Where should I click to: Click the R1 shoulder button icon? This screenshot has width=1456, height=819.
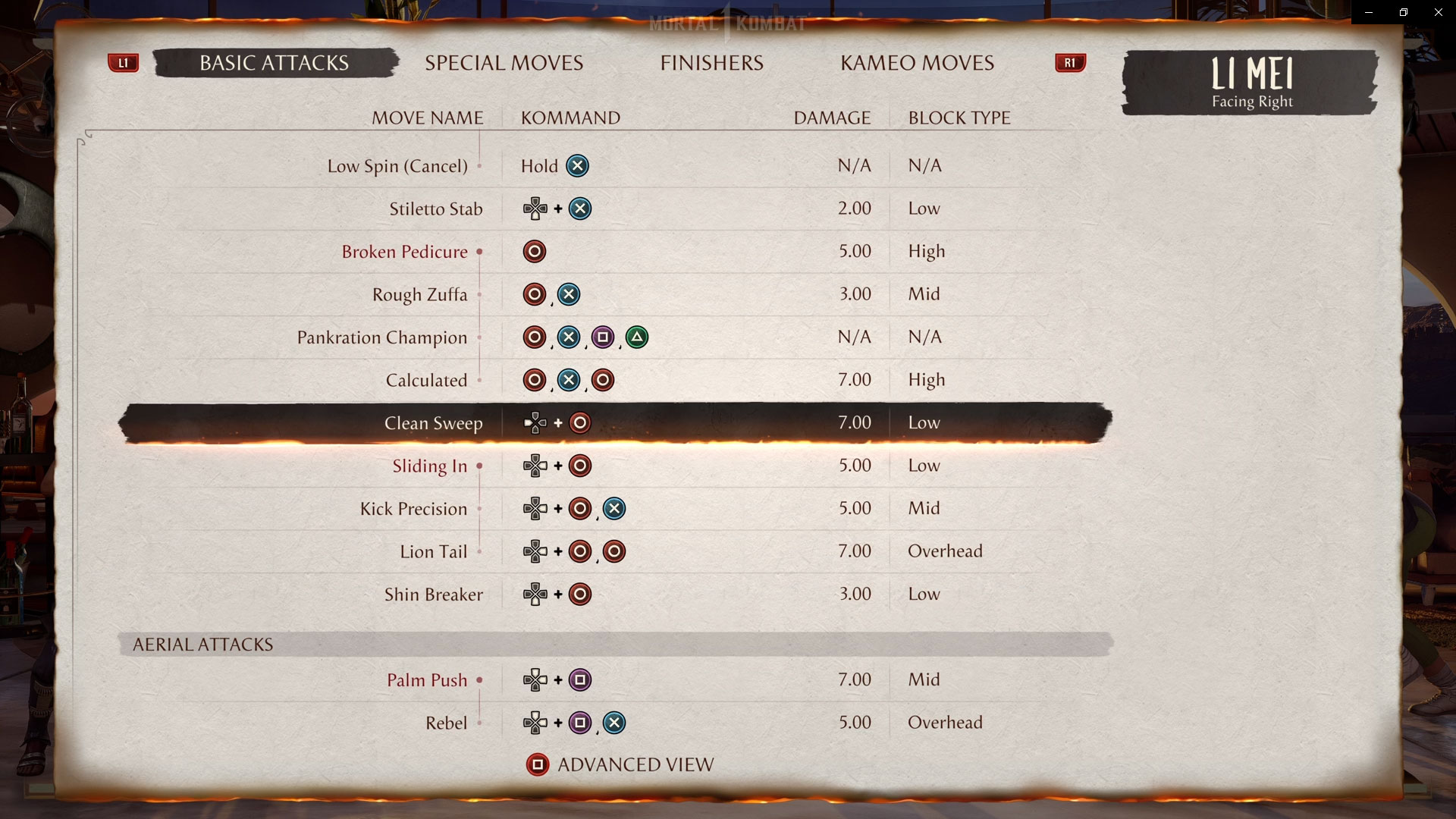pos(1070,63)
